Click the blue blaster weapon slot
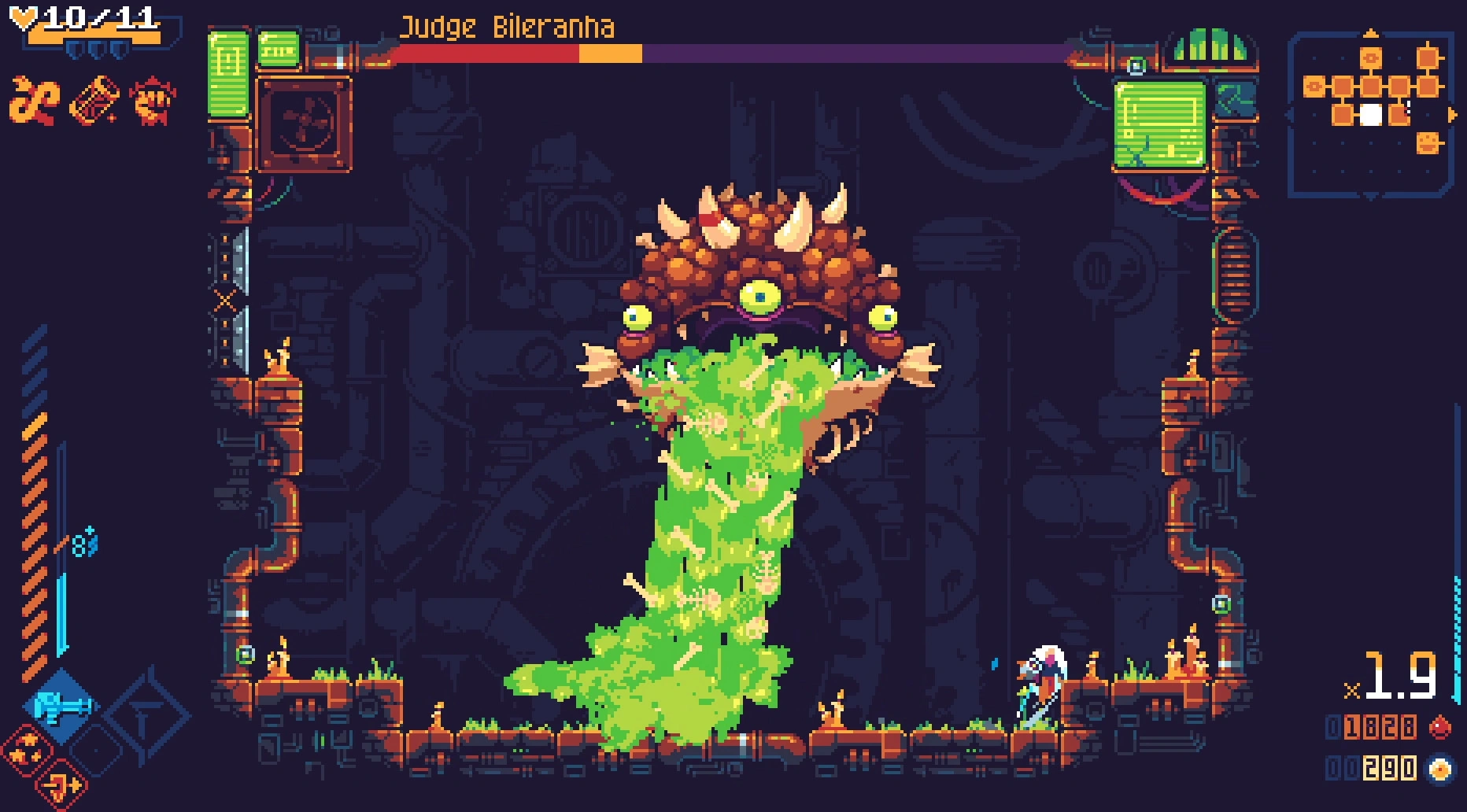This screenshot has width=1467, height=812. pos(61,706)
